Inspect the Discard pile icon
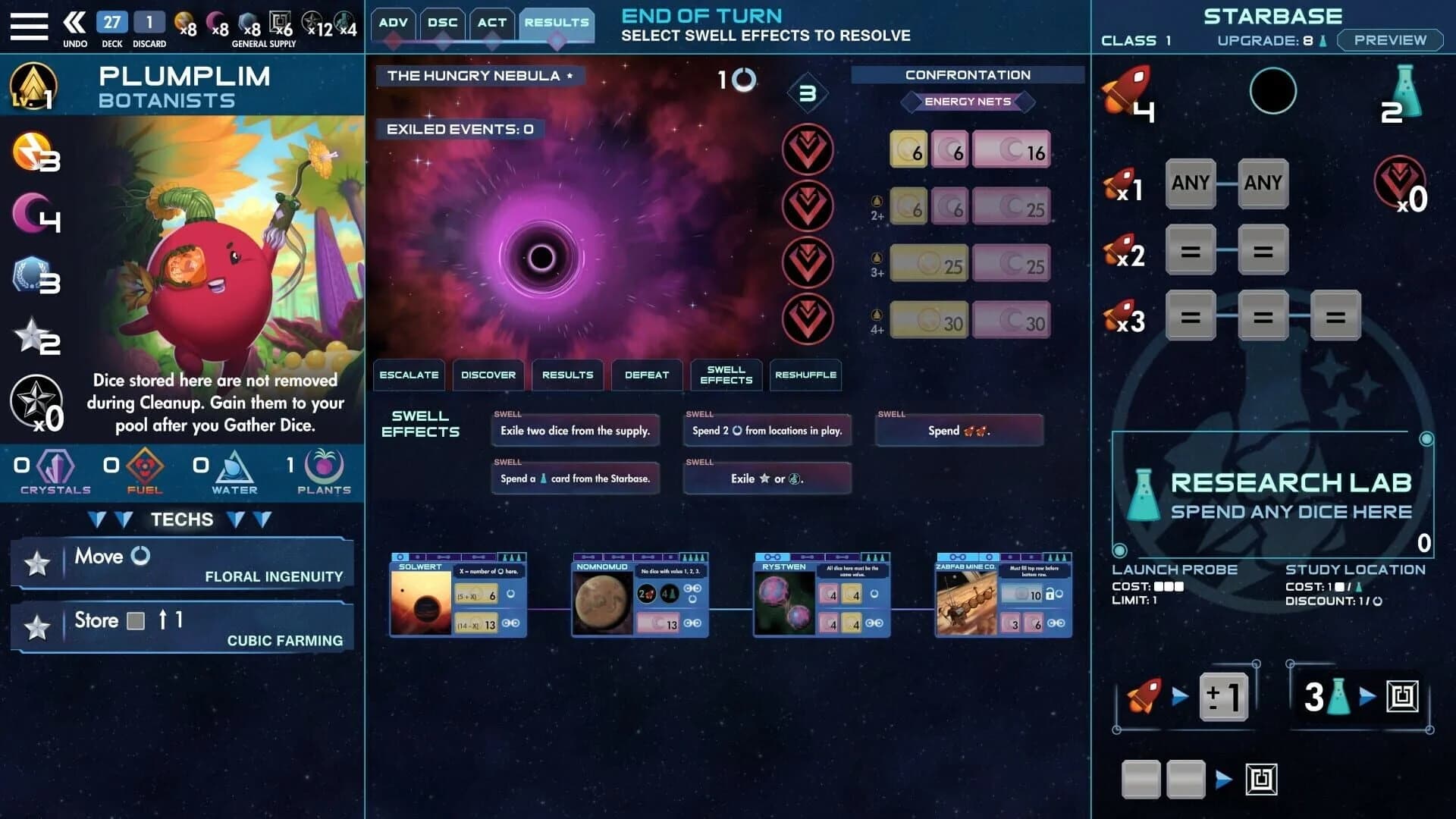 pyautogui.click(x=149, y=23)
